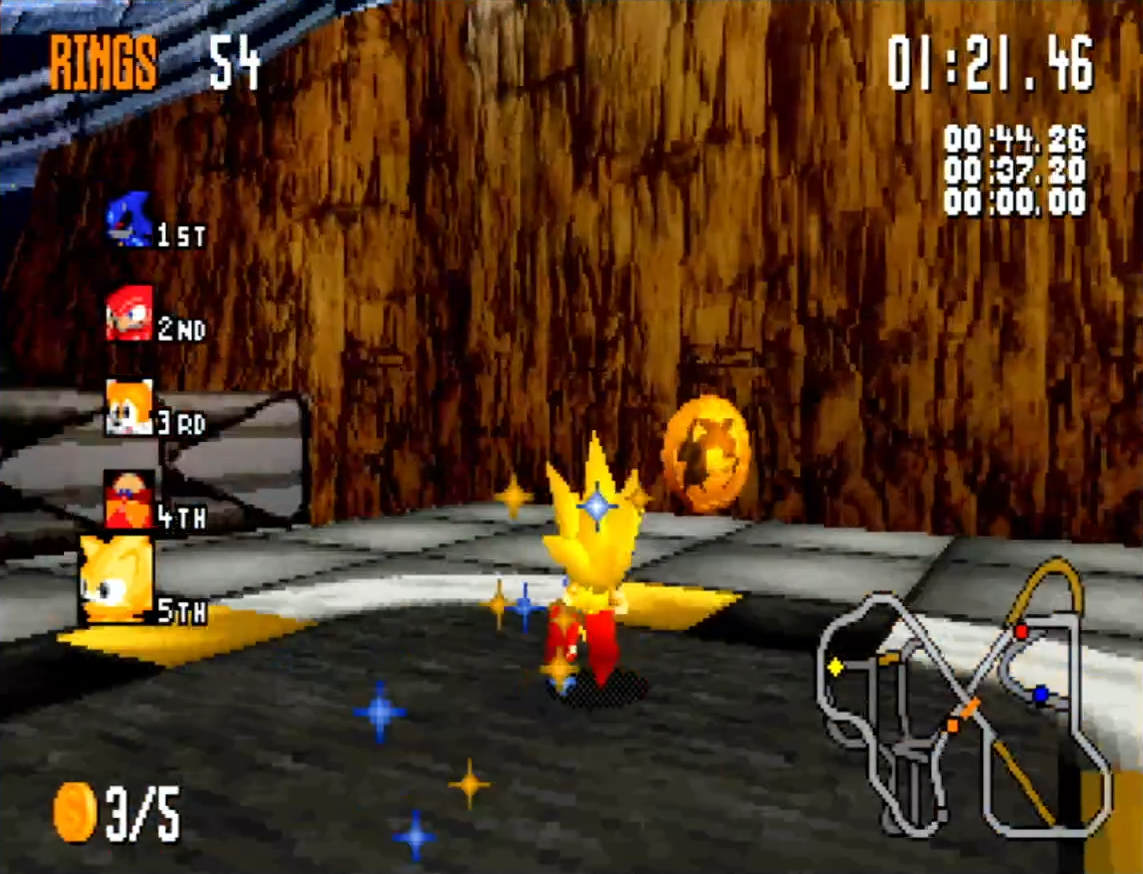1143x874 pixels.
Task: Click the red racer dot on minimap
Action: click(x=1021, y=632)
